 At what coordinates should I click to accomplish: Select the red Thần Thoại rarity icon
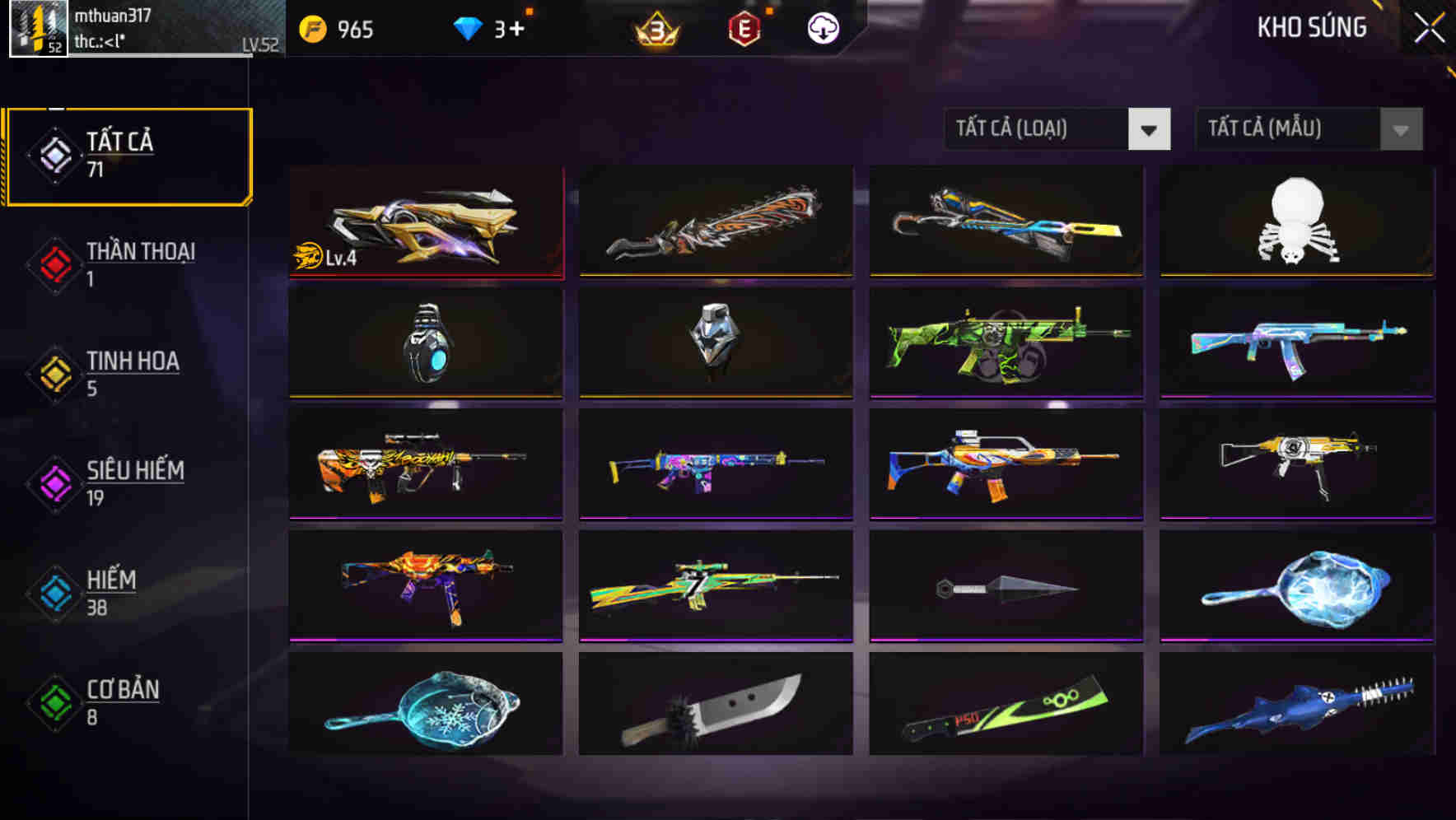tap(53, 263)
